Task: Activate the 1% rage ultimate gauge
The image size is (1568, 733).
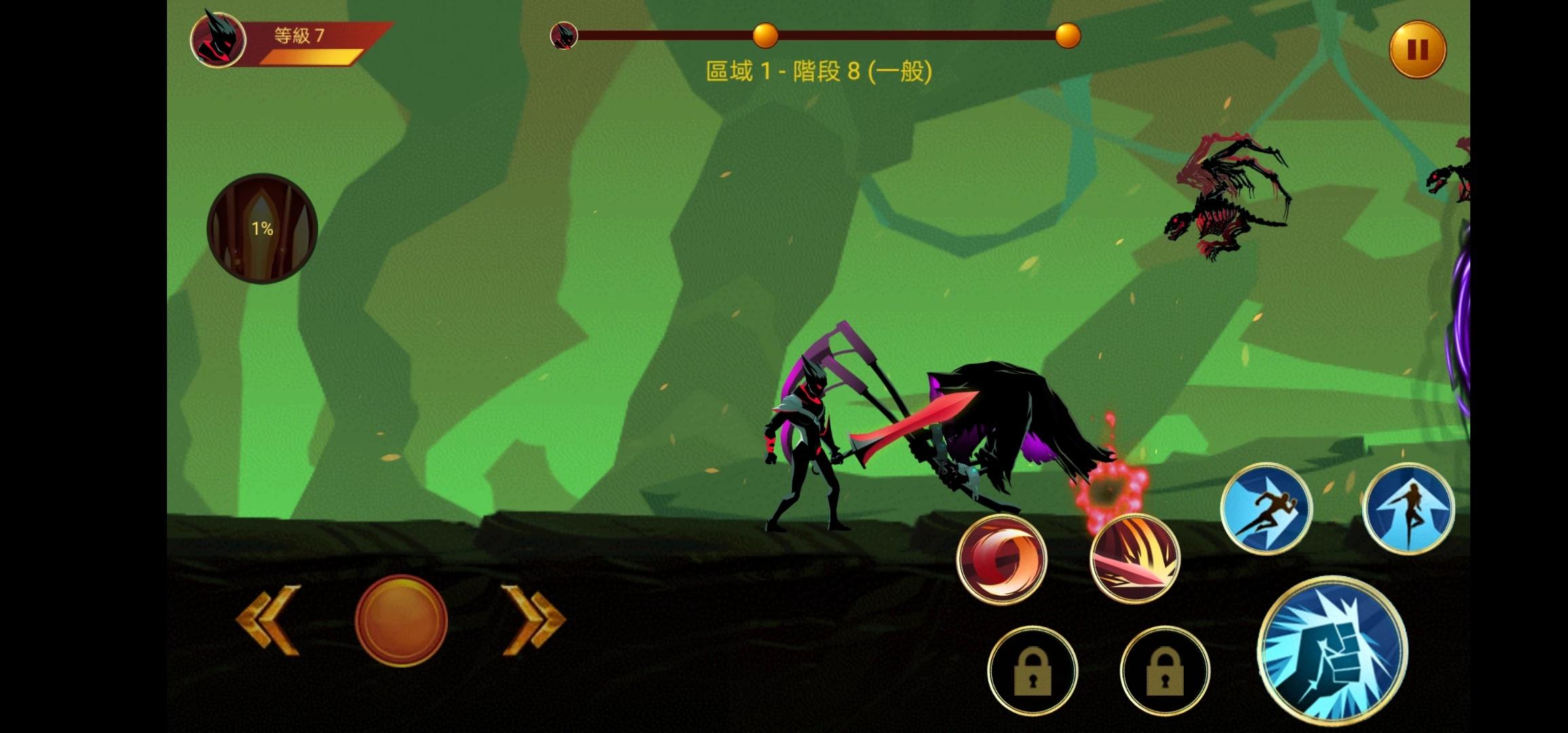Action: click(x=262, y=229)
